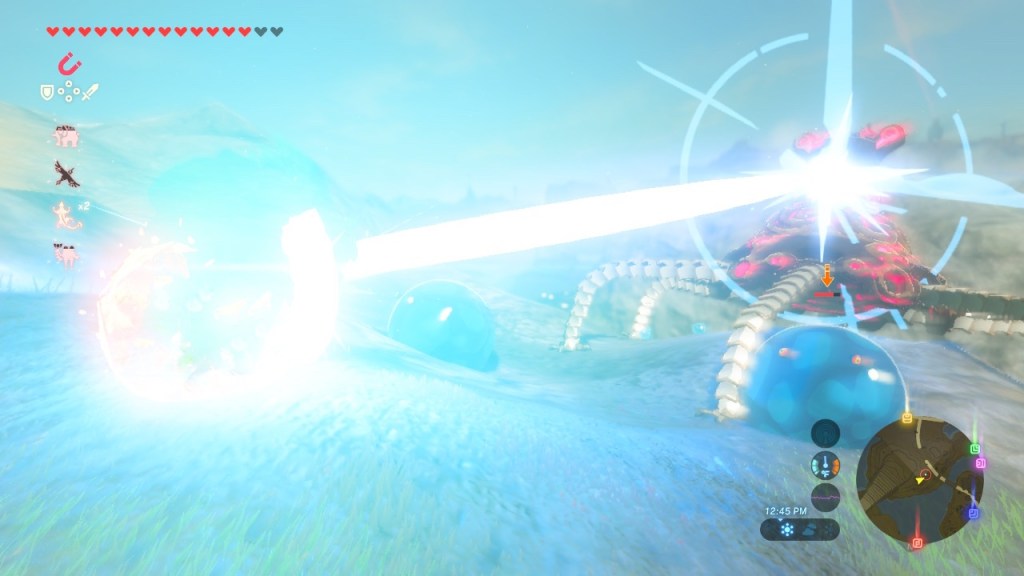The image size is (1024, 576).
Task: Click the shield quick-select icon
Action: coord(46,92)
